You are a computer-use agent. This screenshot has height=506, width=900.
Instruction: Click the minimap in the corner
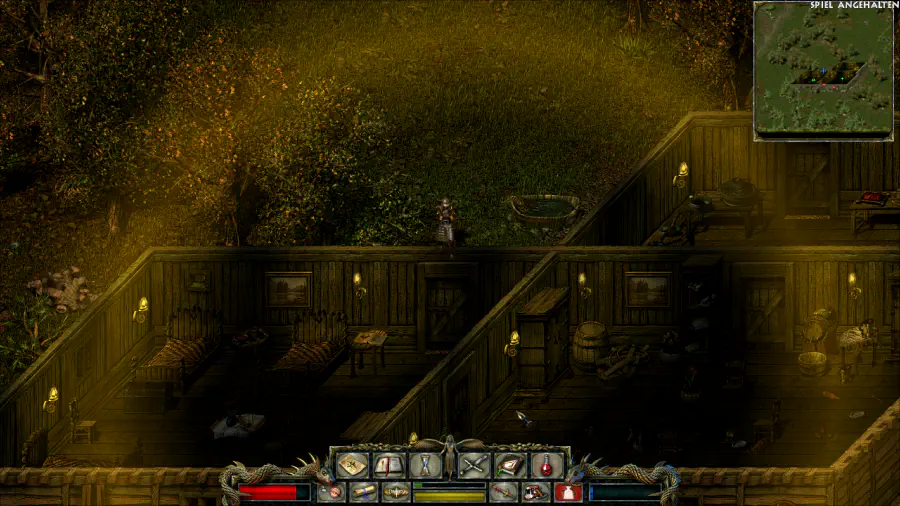pyautogui.click(x=822, y=70)
